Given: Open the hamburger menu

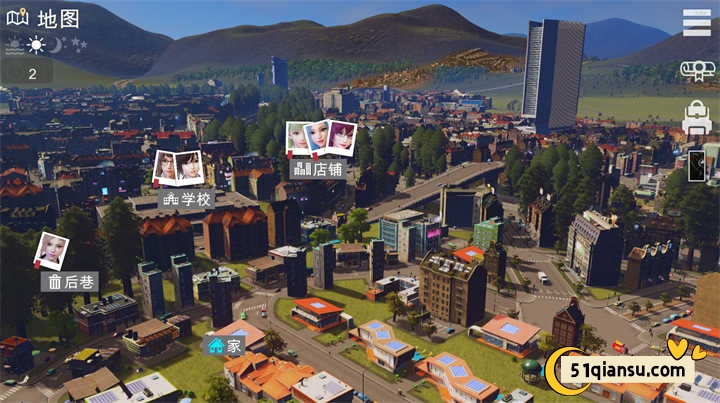Looking at the screenshot, I should 697,22.
